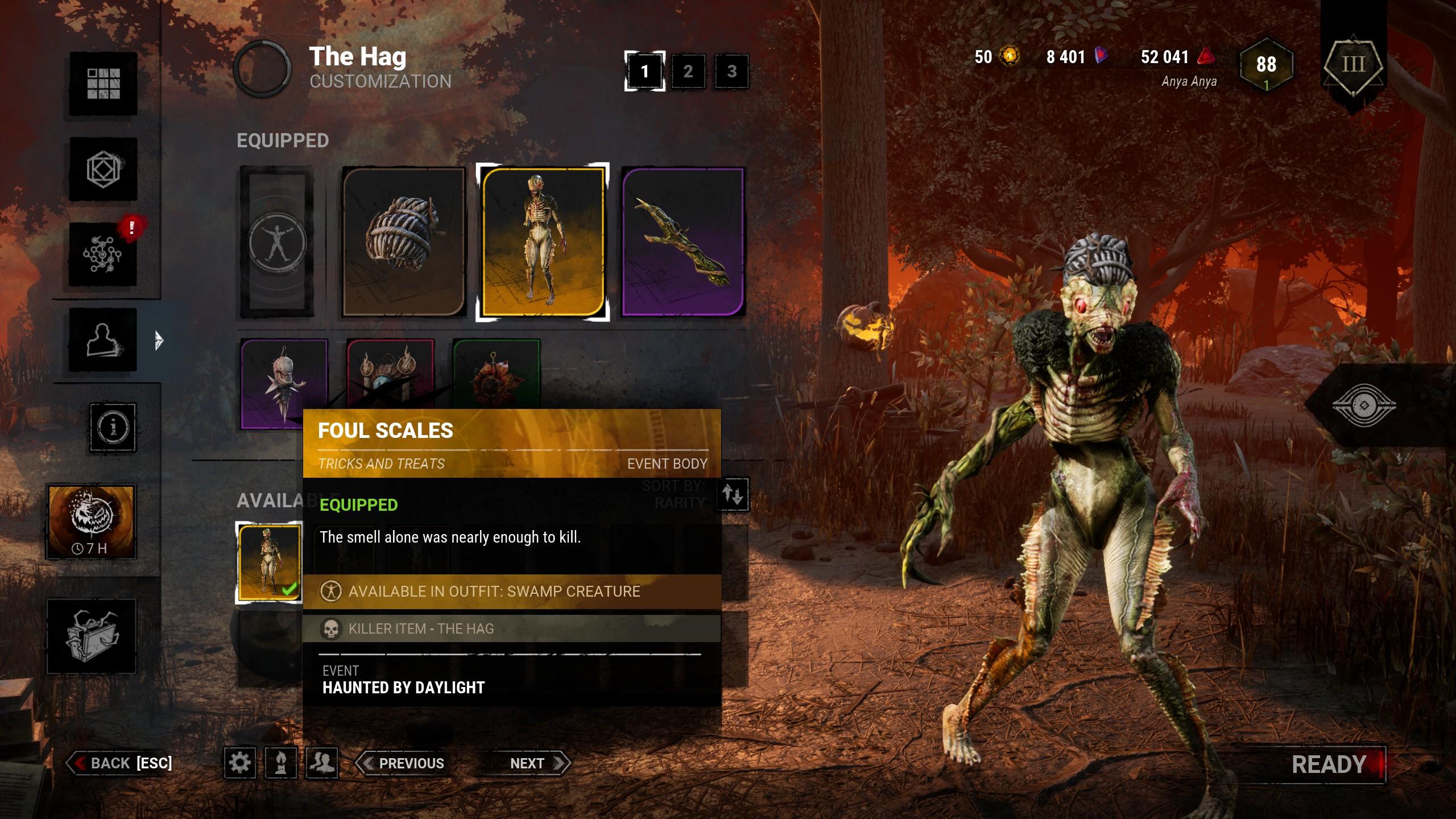Select the equipped purple claw weapon

682,242
